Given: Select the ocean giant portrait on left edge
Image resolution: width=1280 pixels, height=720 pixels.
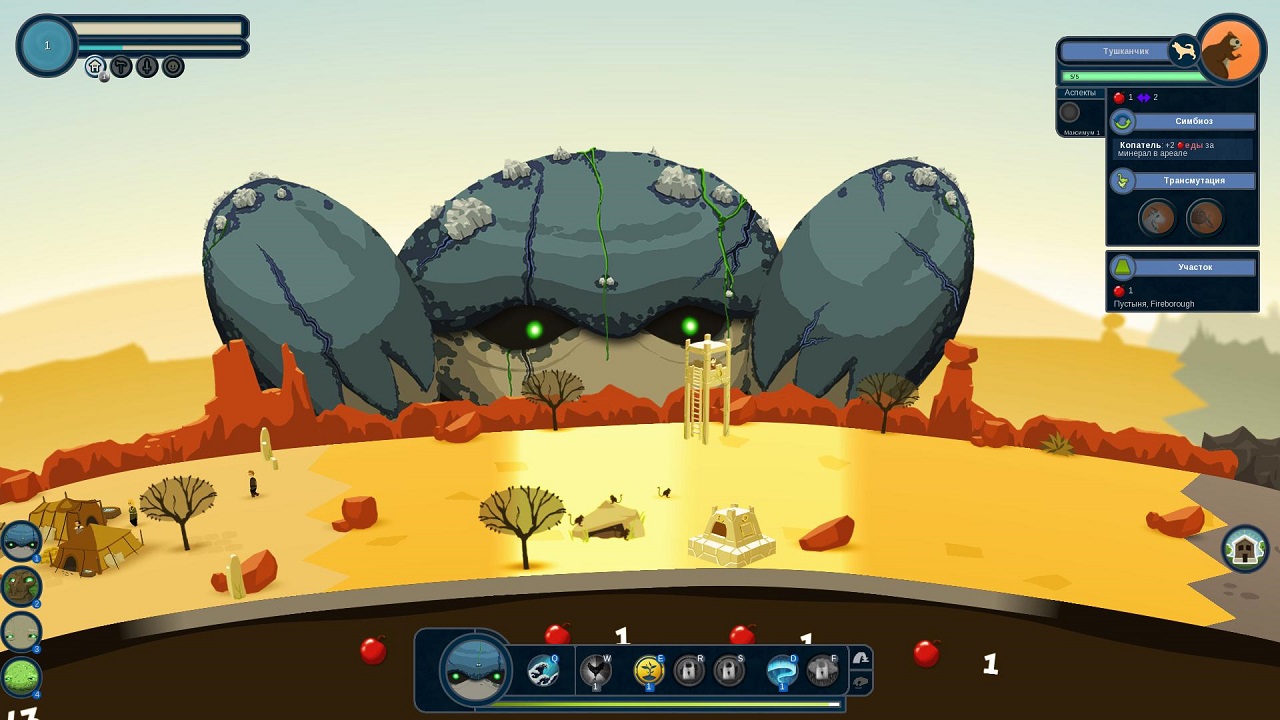Looking at the screenshot, I should pyautogui.click(x=21, y=541).
